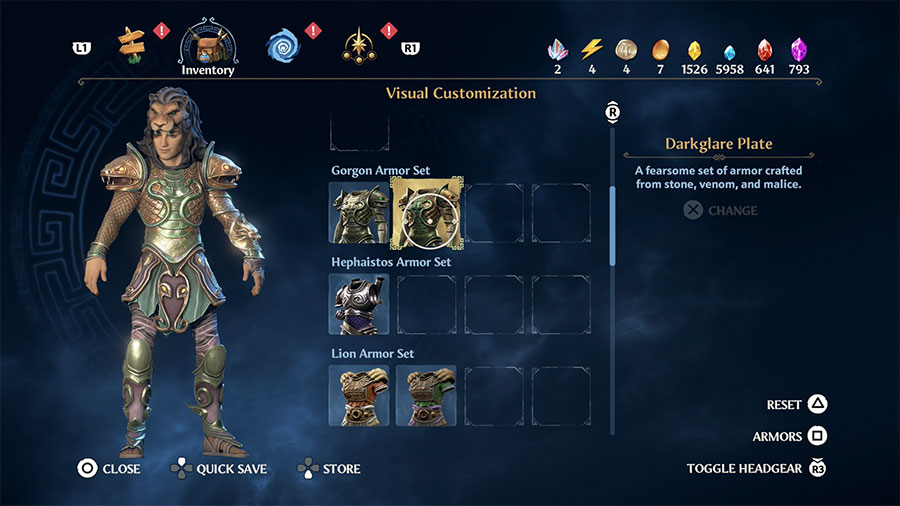Reset the visual customization
This screenshot has height=506, width=900.
click(x=797, y=405)
